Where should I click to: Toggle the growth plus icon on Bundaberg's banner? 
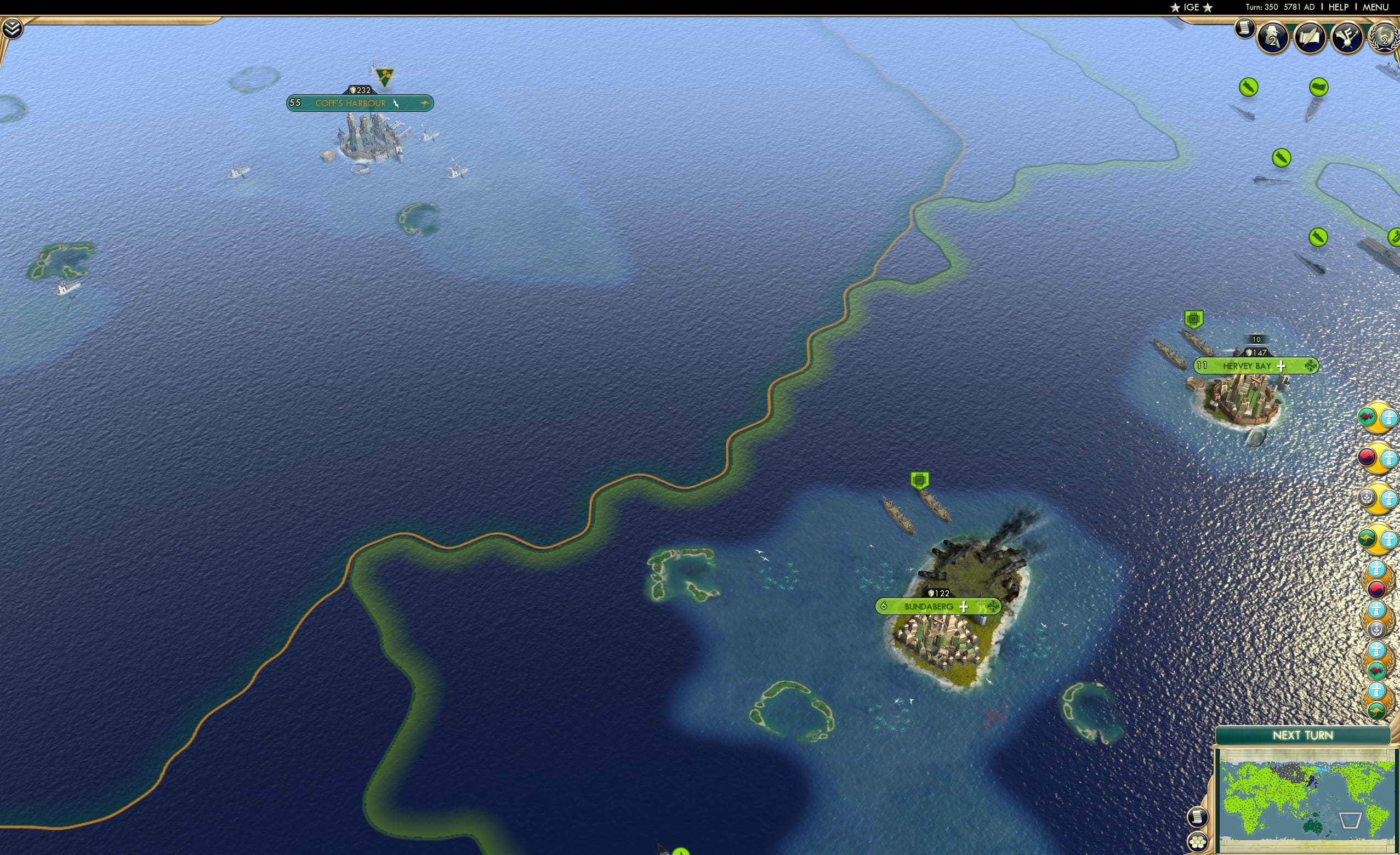[964, 607]
